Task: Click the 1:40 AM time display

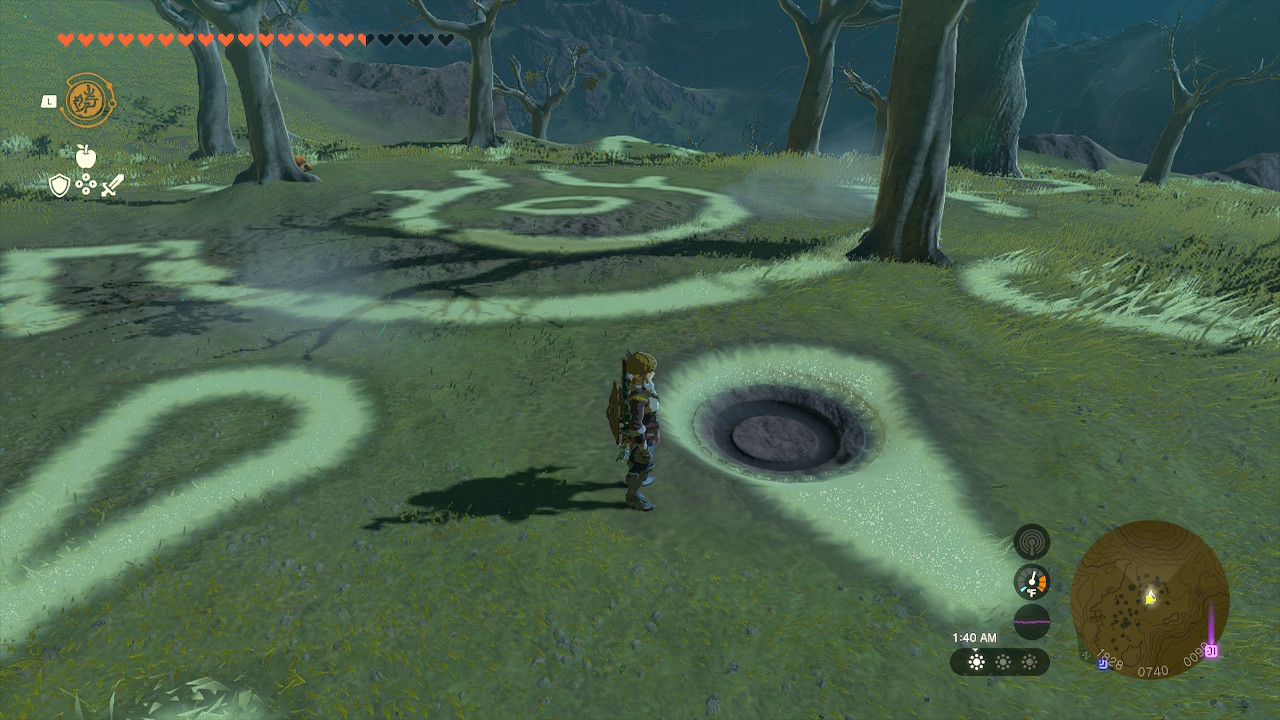Action: 976,637
